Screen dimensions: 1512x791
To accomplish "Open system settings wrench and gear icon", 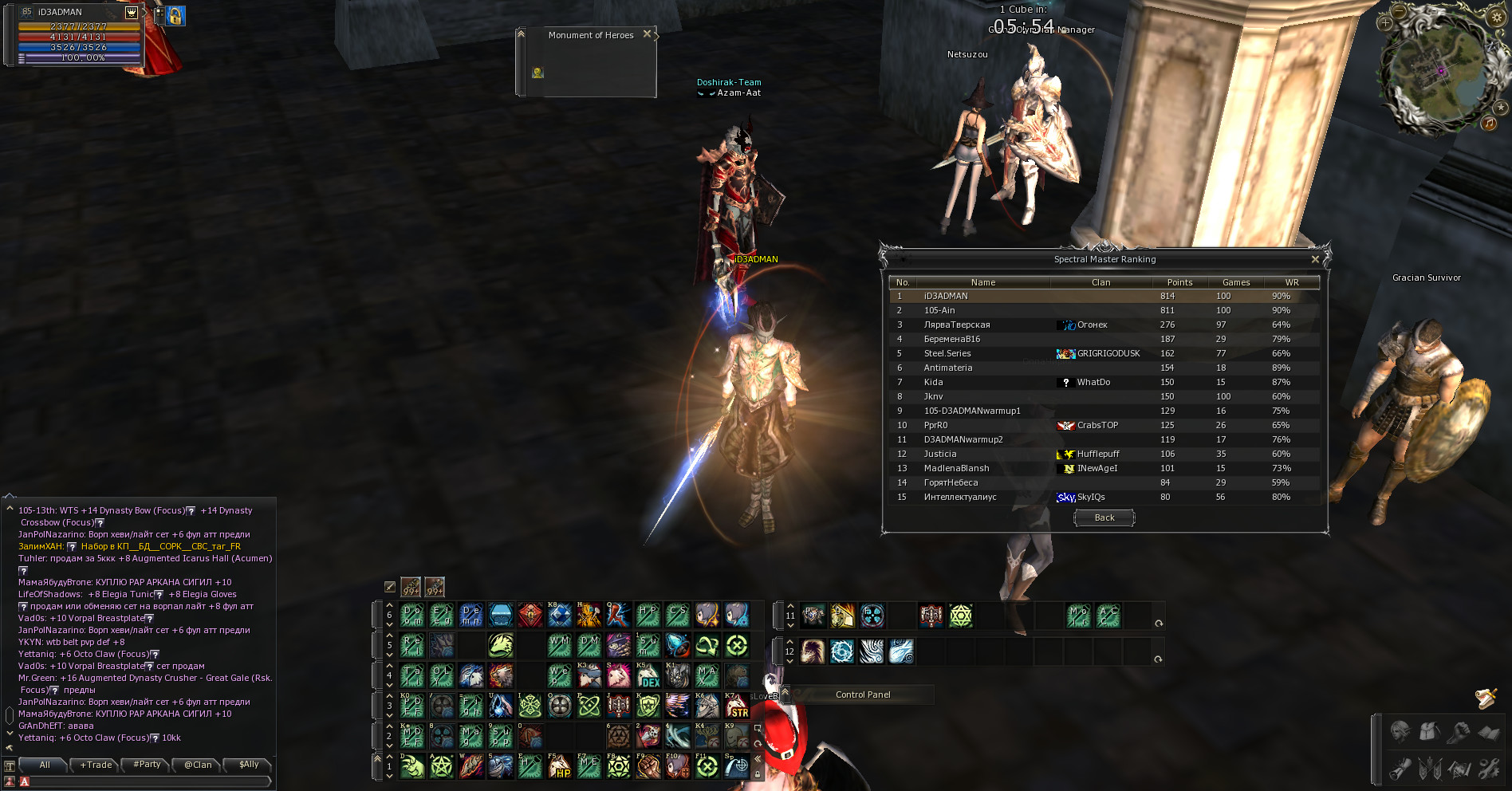I will click(1488, 769).
